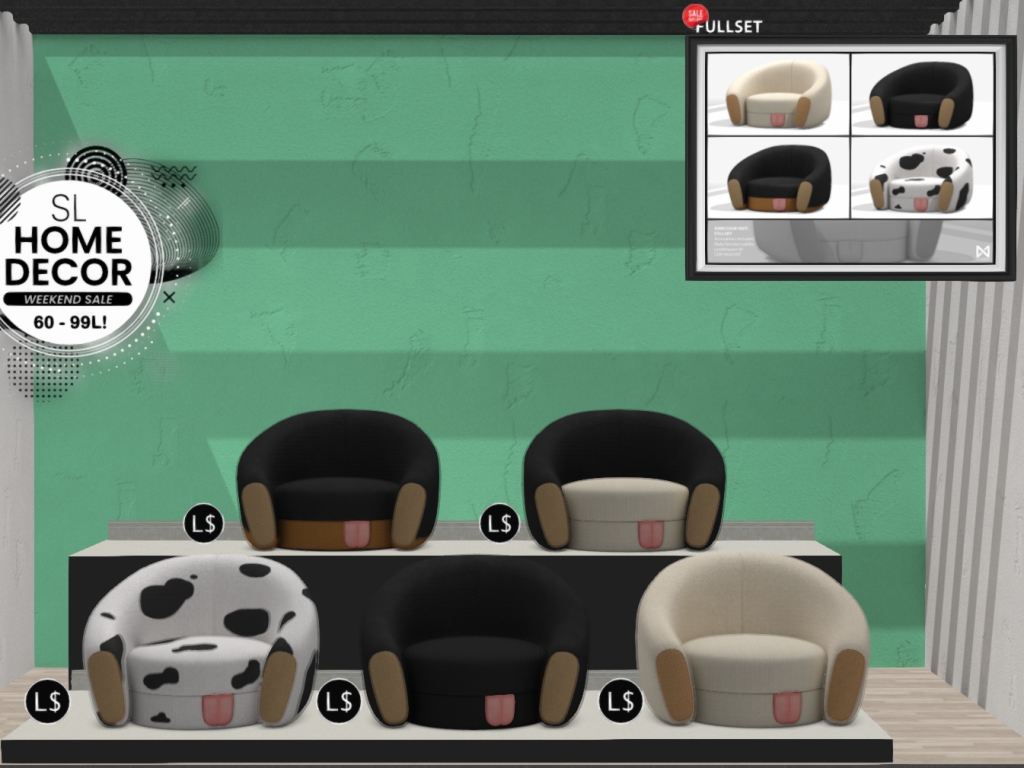Tap the L$ button for the black chair with beige seat

pos(499,523)
